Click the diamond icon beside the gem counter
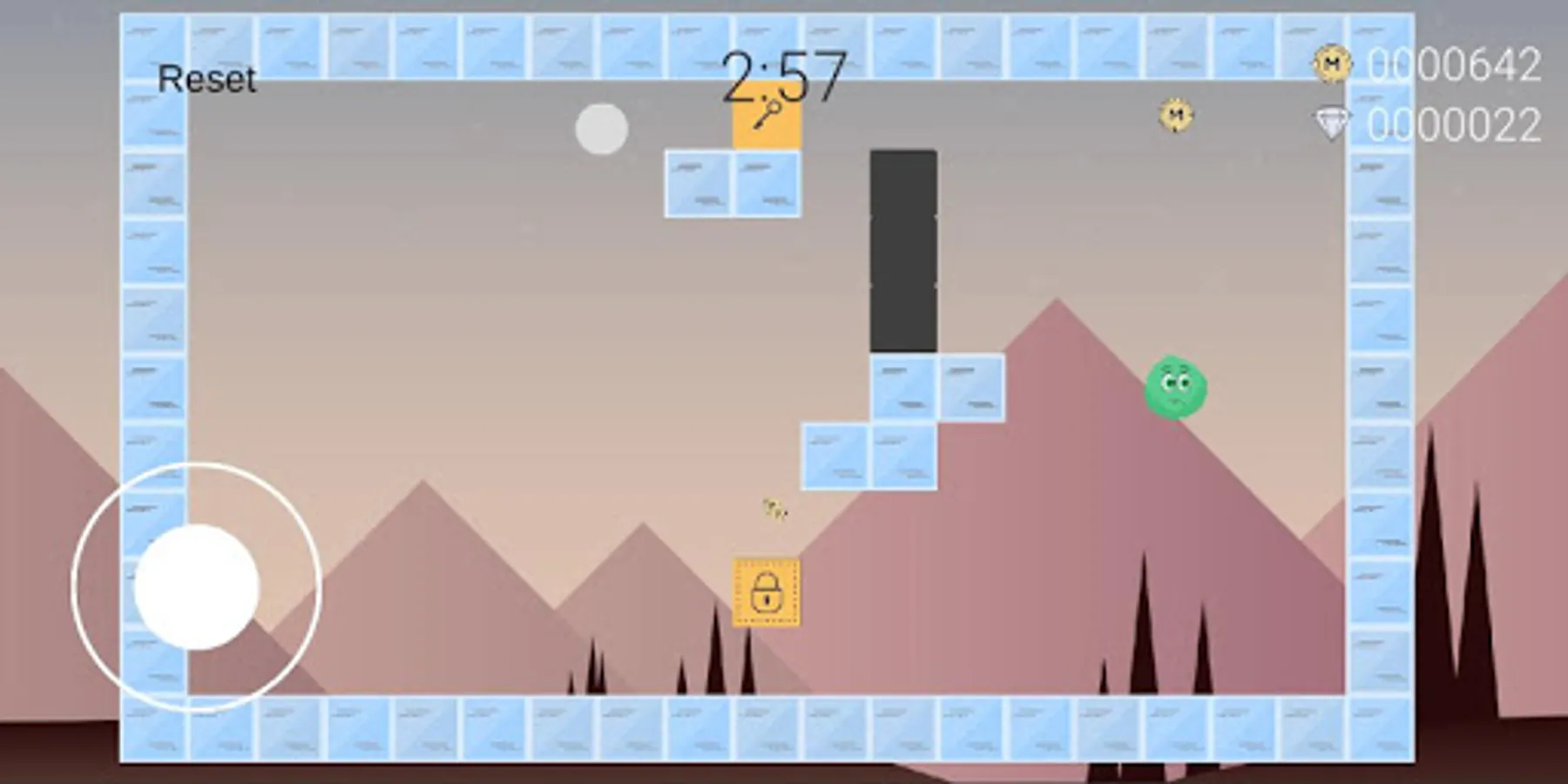1568x784 pixels. coord(1330,125)
